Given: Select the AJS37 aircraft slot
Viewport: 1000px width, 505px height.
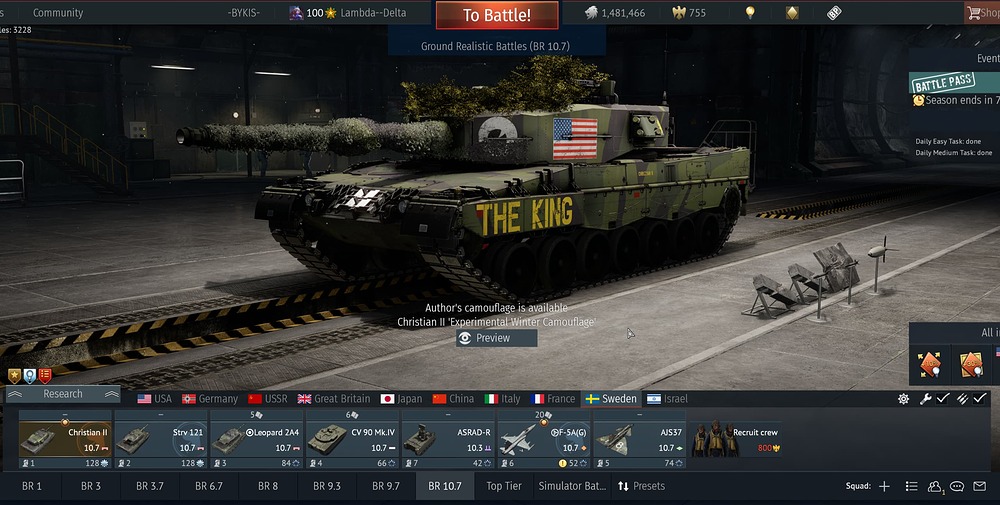Looking at the screenshot, I should tap(640, 440).
